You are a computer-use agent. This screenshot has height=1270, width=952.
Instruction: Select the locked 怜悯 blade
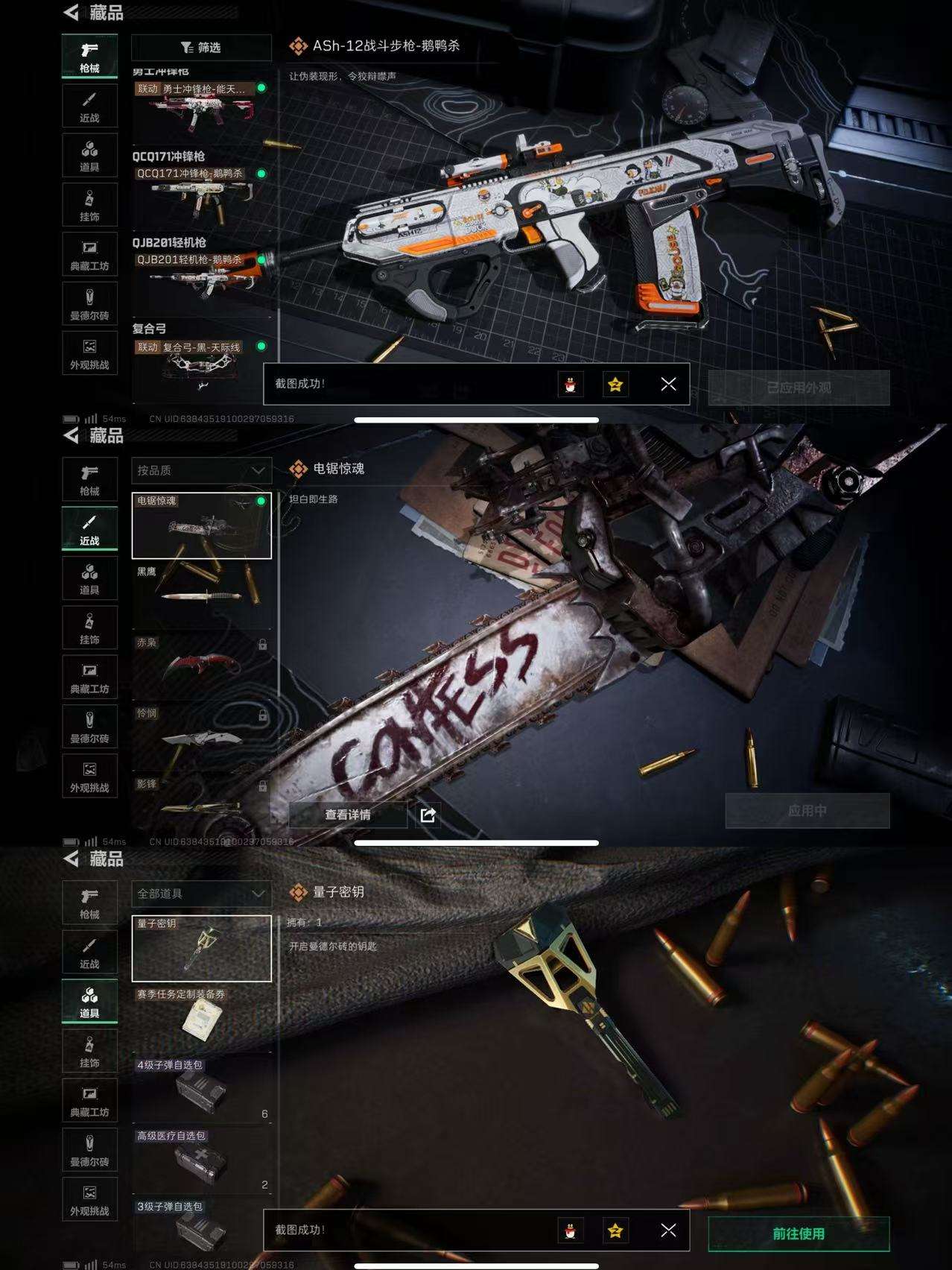click(201, 736)
